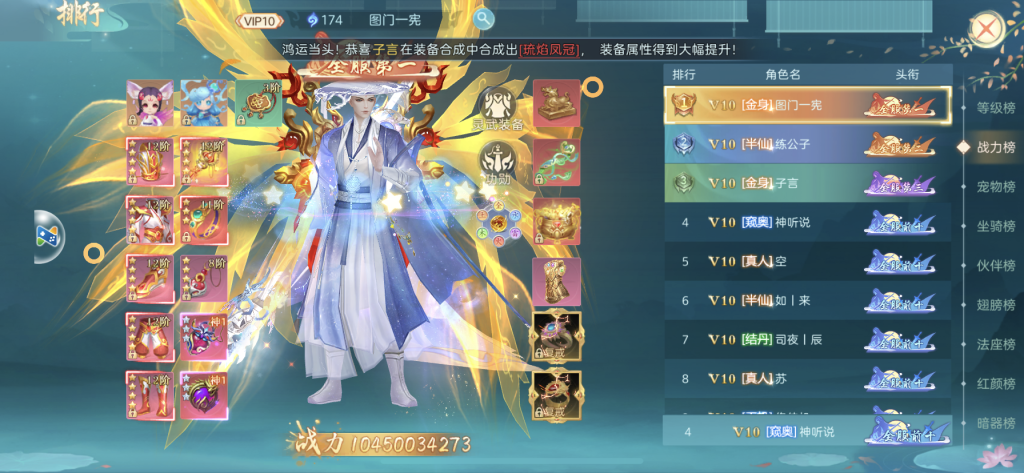
Task: Pick rank 7 player 司夜丨辰
Action: click(806, 339)
